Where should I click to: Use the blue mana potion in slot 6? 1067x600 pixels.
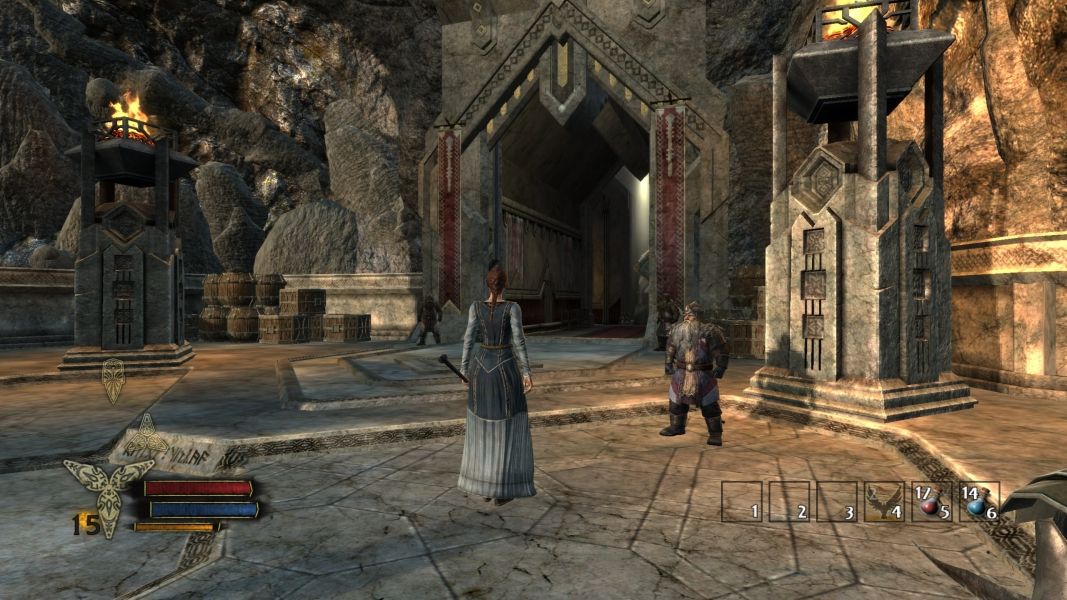(x=978, y=502)
